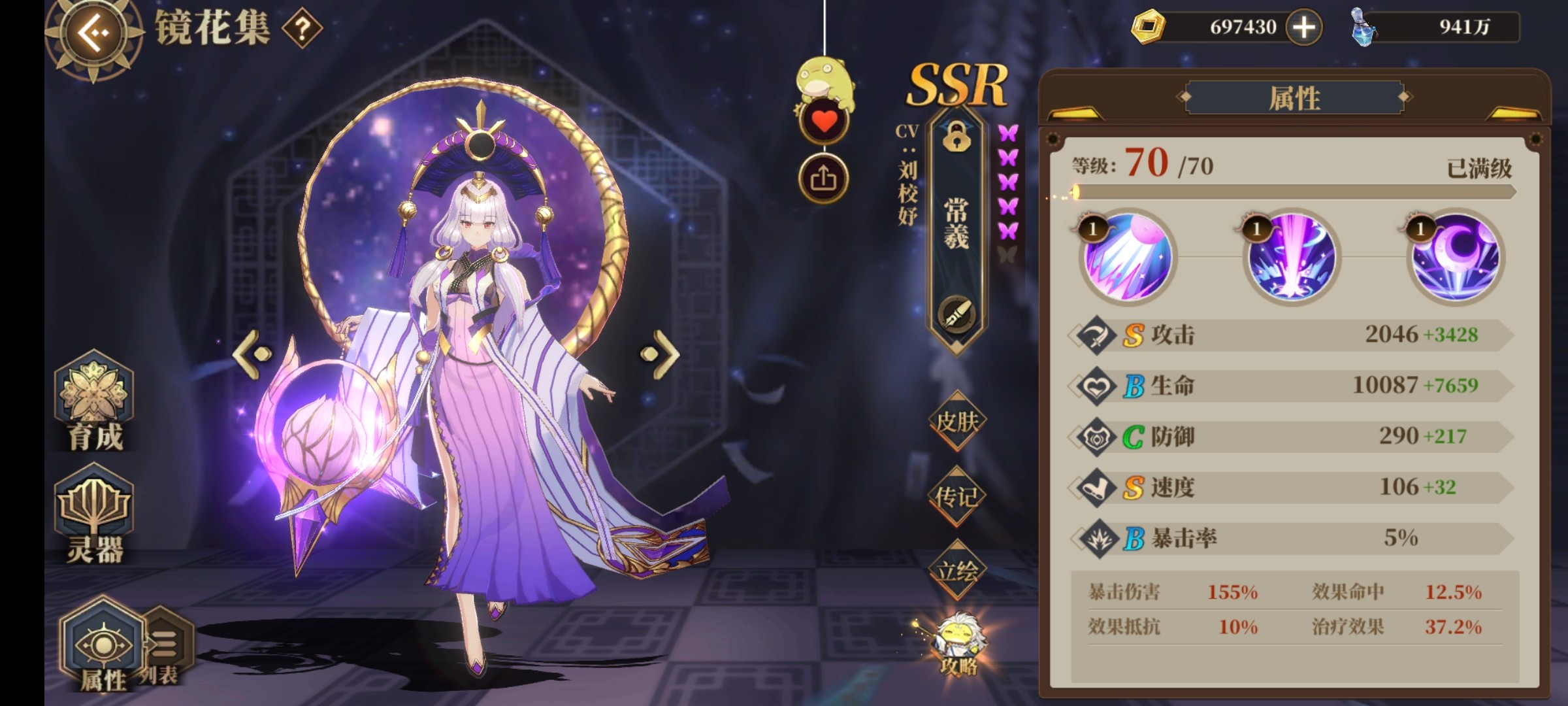This screenshot has width=1568, height=706.
Task: Open the 传记 biography page
Action: [956, 497]
